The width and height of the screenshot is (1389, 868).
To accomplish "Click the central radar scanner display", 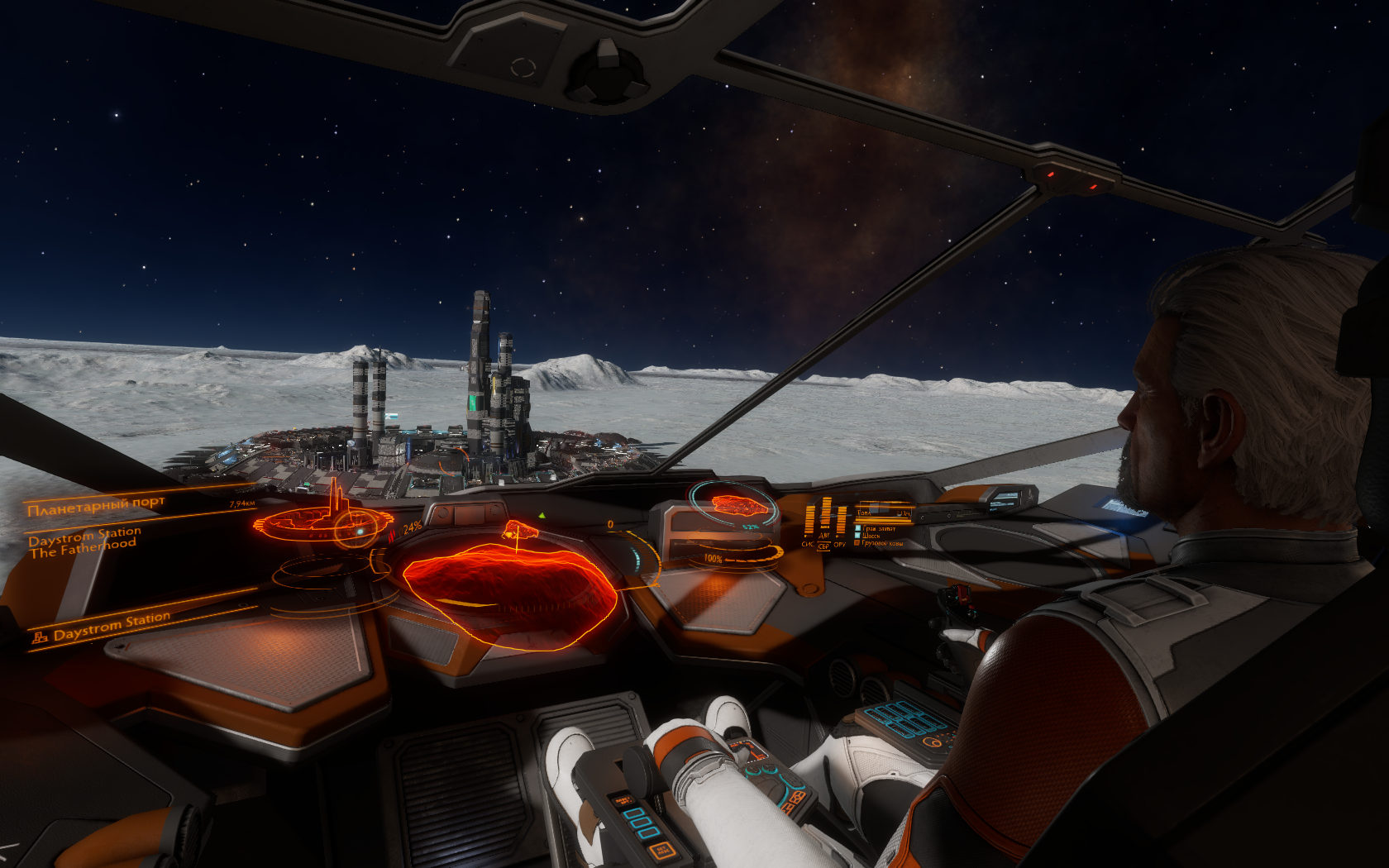I will (x=510, y=592).
